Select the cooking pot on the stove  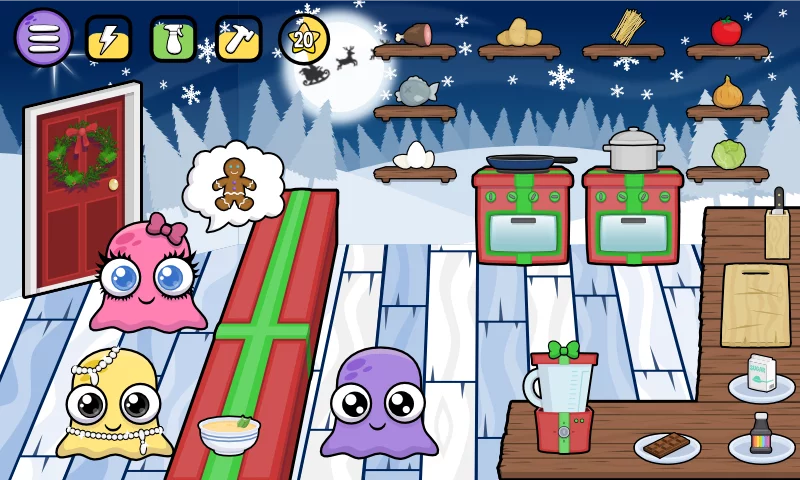633,150
